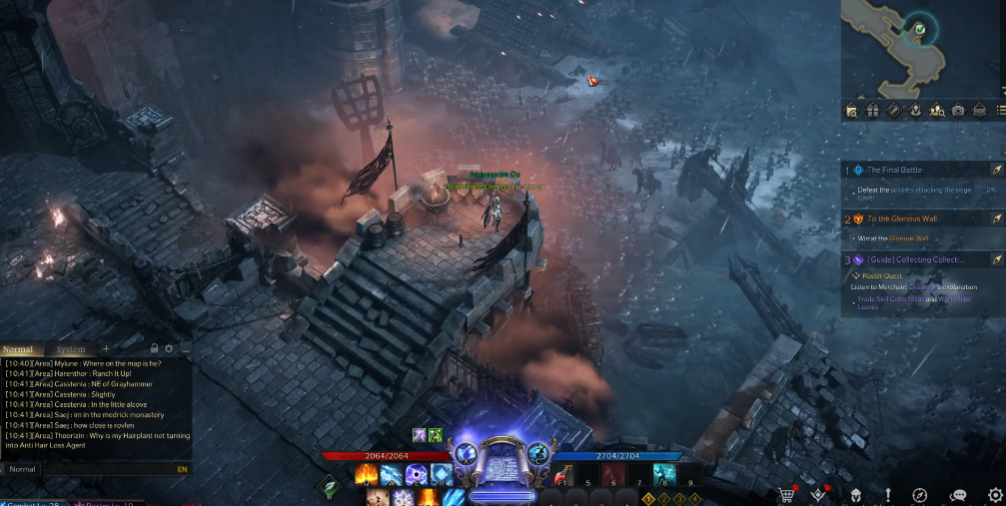Open the helmet Character menu

pos(856,494)
